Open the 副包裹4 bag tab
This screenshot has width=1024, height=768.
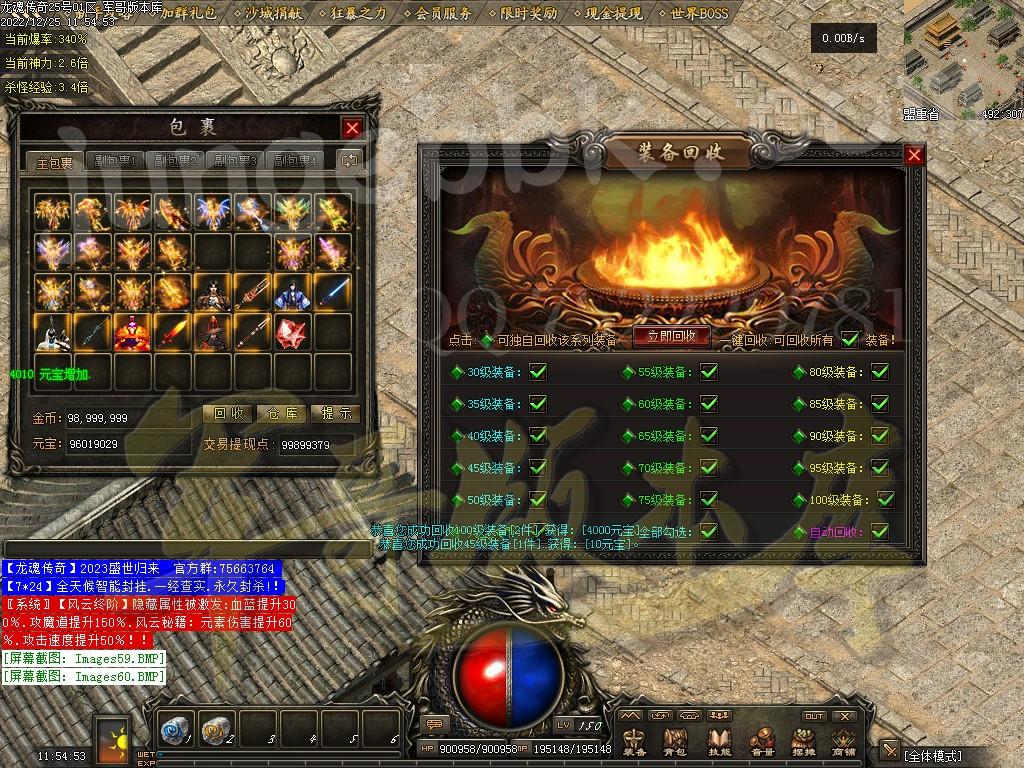coord(295,161)
